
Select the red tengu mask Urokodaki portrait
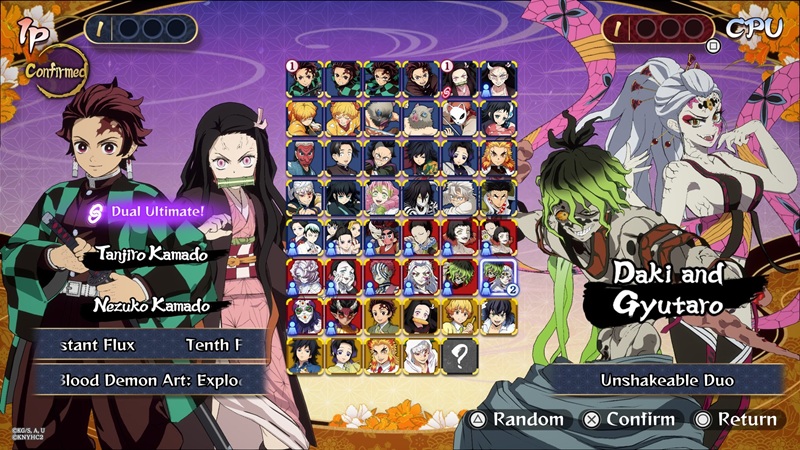tap(305, 158)
